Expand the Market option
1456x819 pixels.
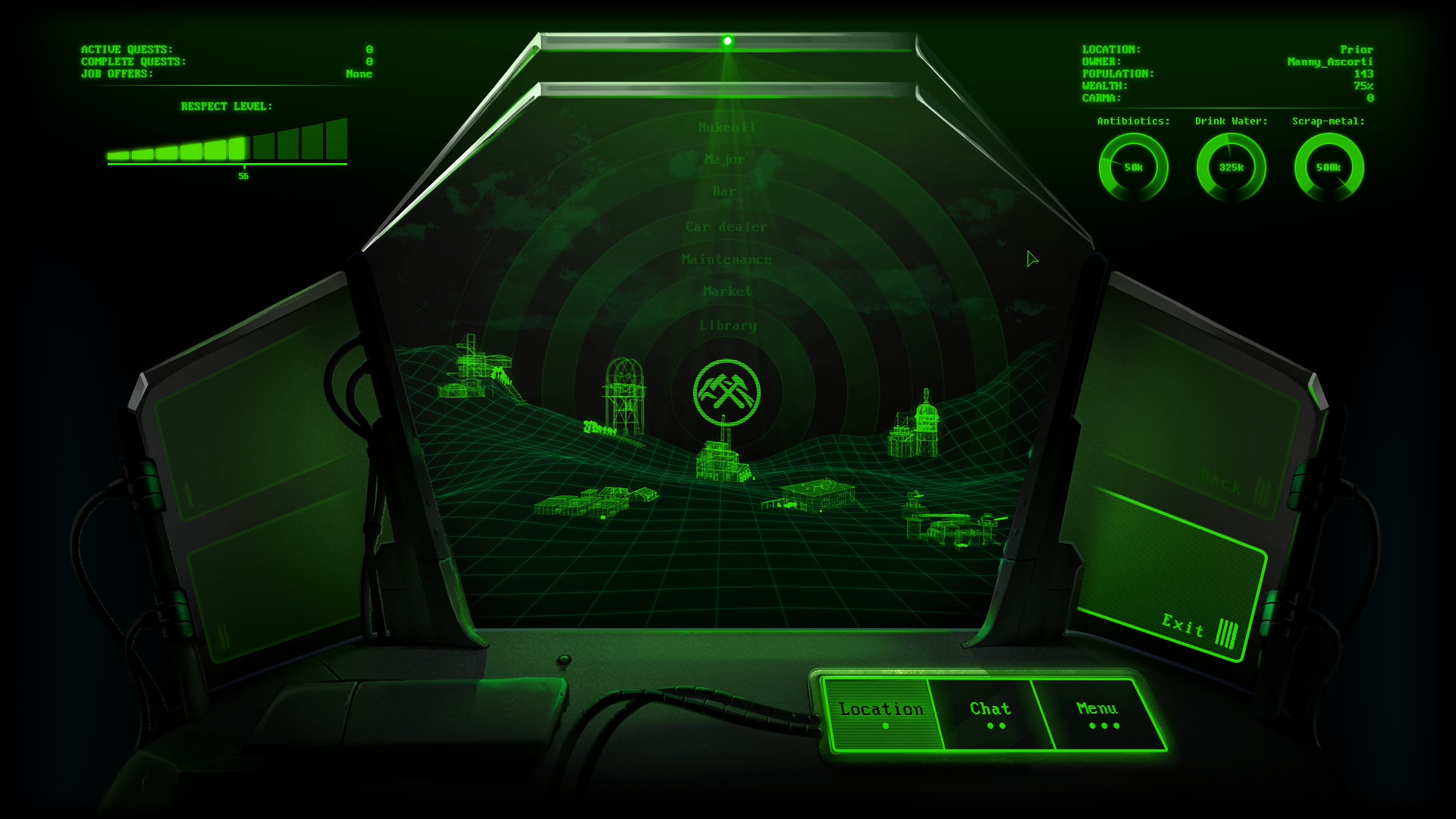click(x=726, y=291)
